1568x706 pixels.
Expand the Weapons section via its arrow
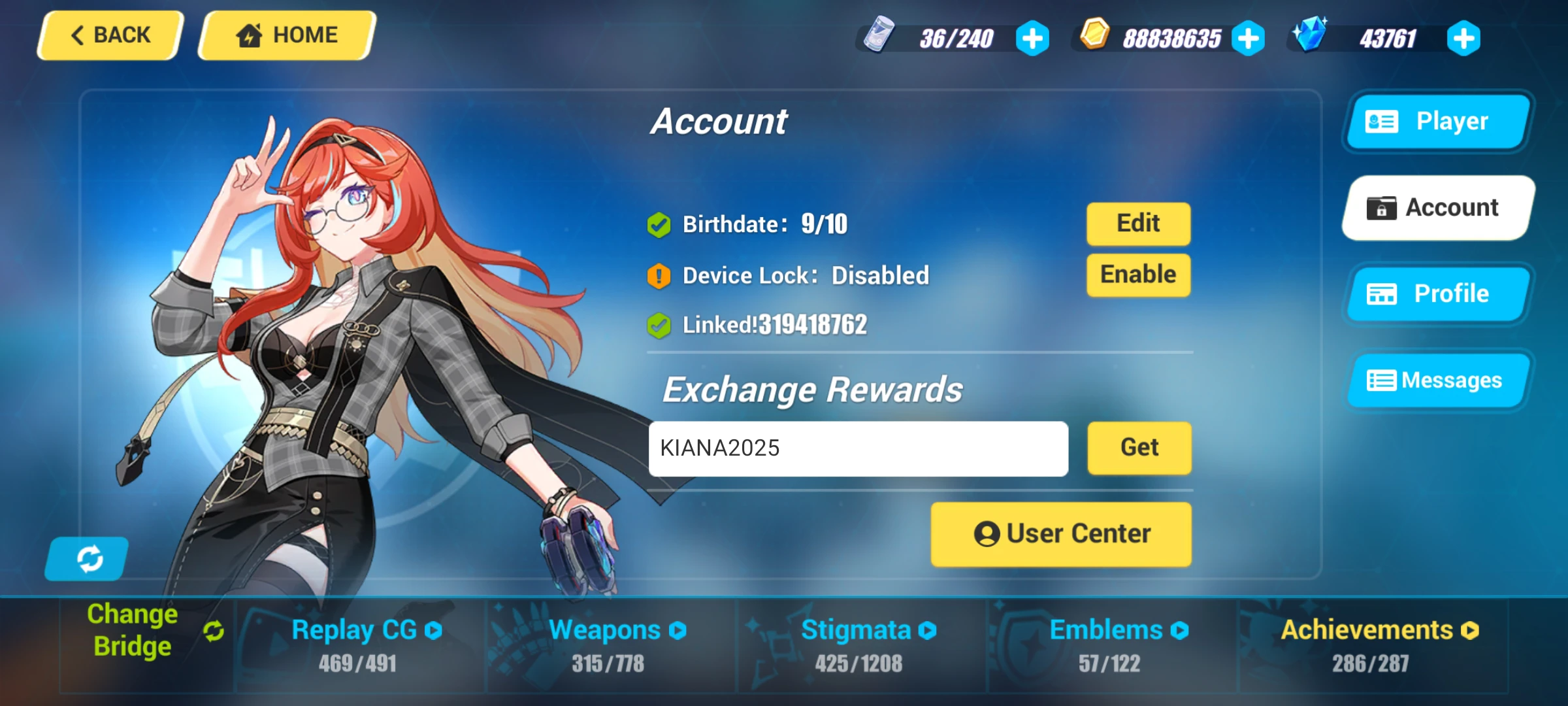(678, 630)
